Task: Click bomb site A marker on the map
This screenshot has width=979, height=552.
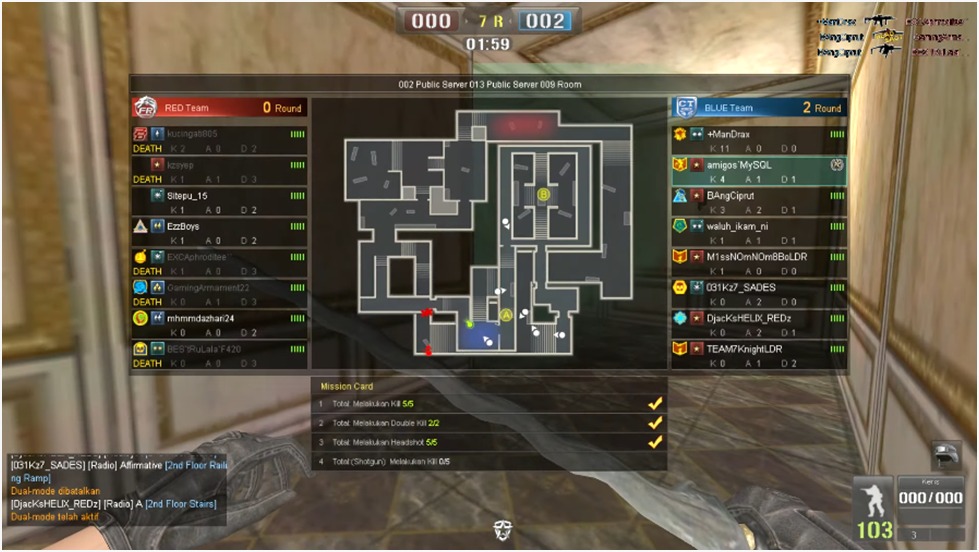Action: point(506,315)
